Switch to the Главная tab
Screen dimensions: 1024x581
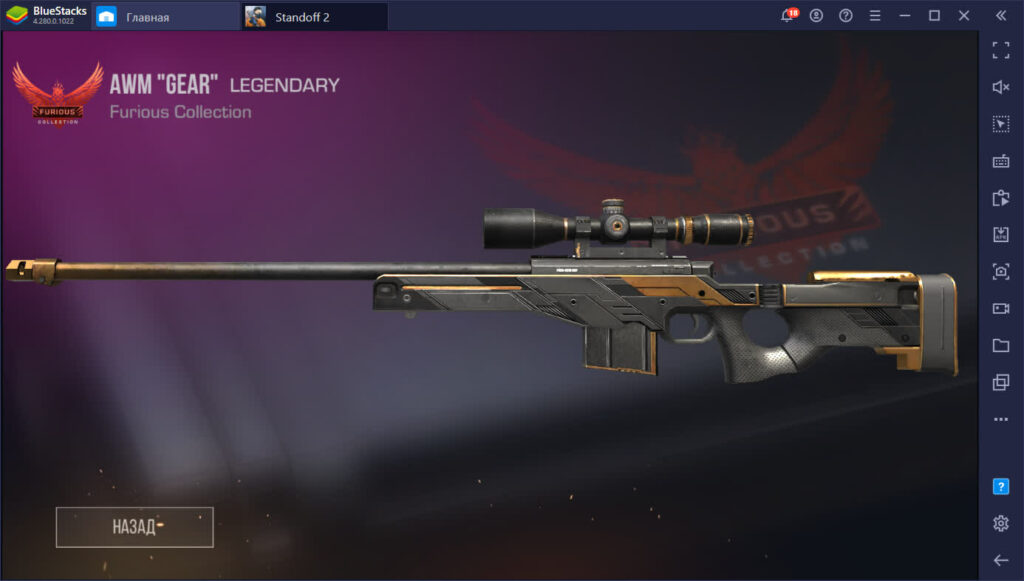[146, 16]
